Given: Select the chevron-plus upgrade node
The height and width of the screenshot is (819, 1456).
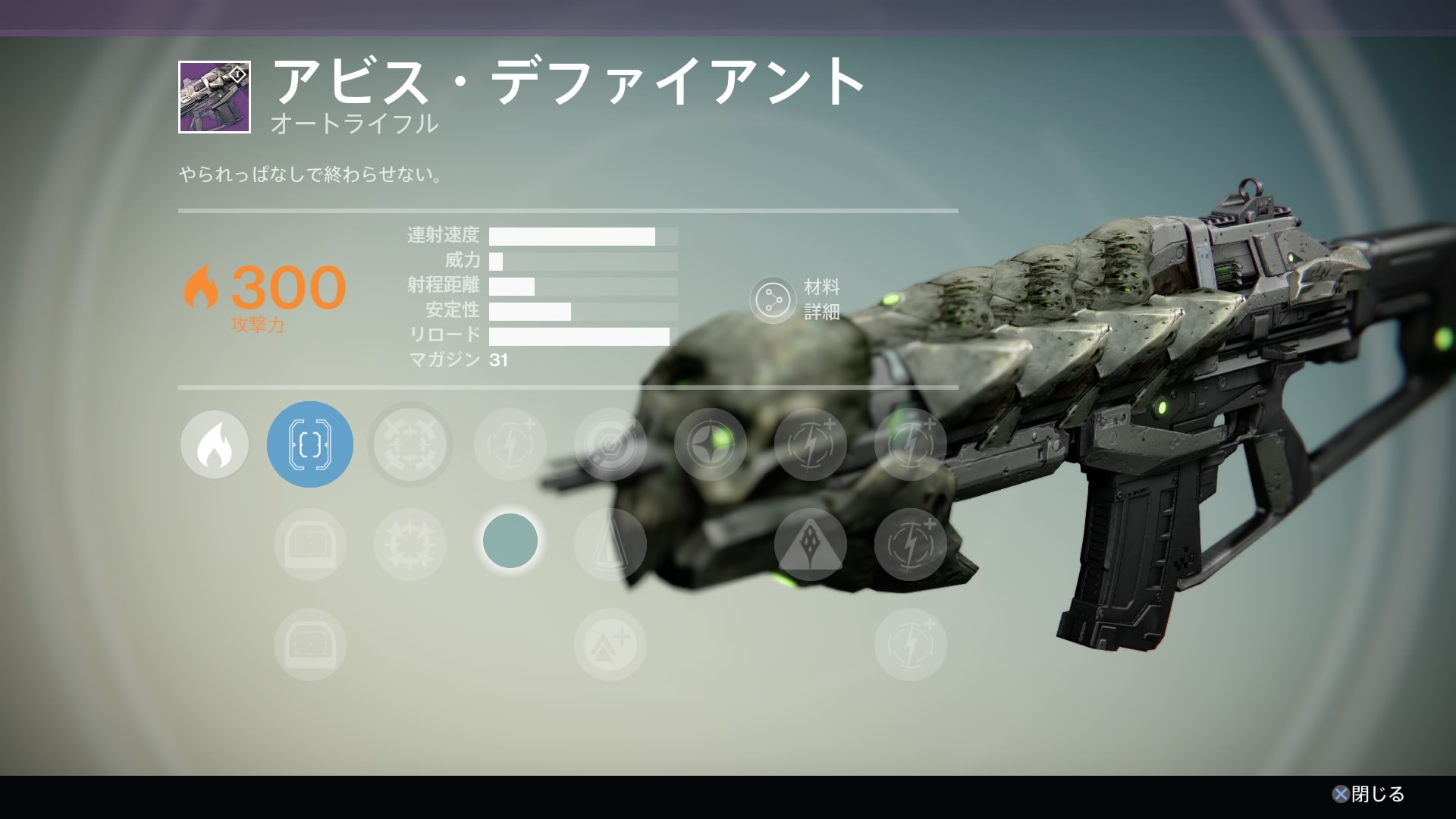Looking at the screenshot, I should (x=610, y=645).
